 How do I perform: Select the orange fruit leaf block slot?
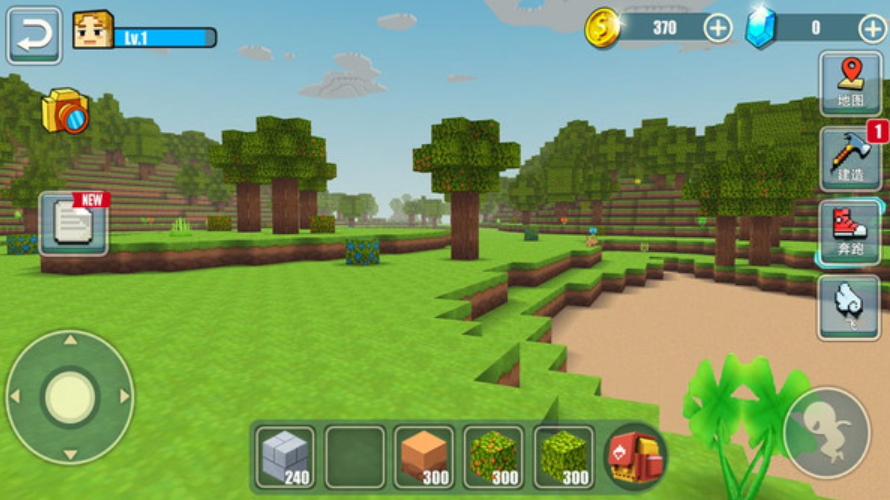tap(494, 457)
